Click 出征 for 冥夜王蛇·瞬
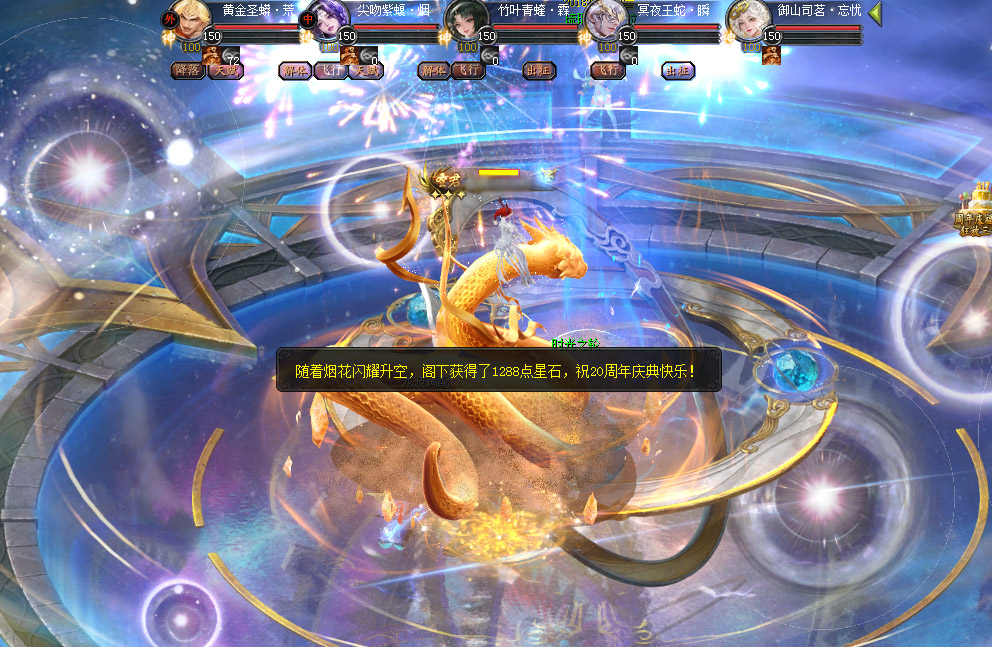Image resolution: width=992 pixels, height=647 pixels. click(x=678, y=71)
